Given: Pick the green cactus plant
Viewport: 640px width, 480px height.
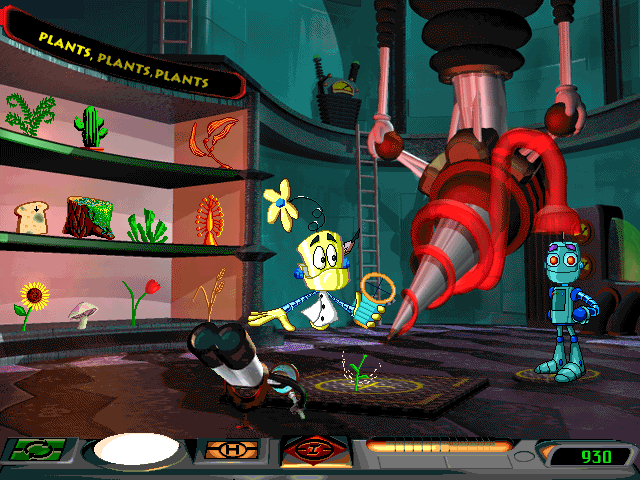Looking at the screenshot, I should tap(89, 126).
